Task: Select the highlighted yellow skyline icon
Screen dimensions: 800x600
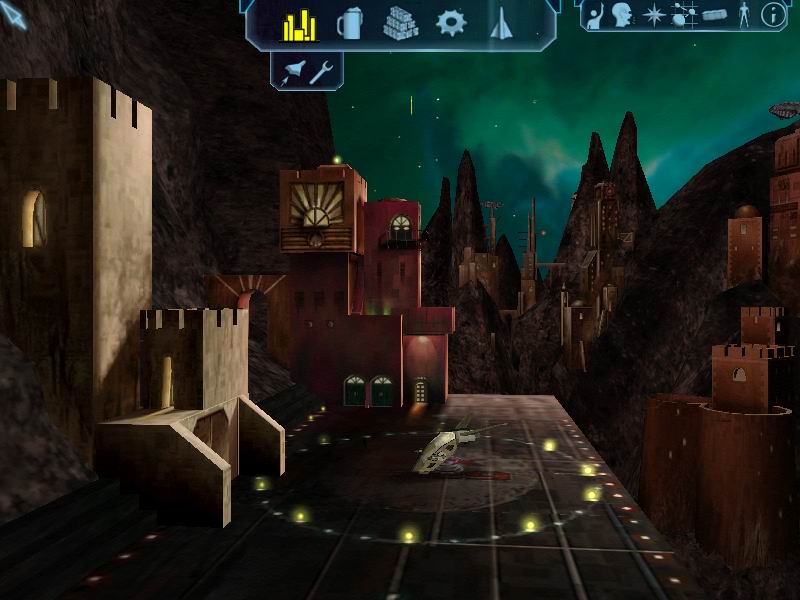Action: (299, 24)
